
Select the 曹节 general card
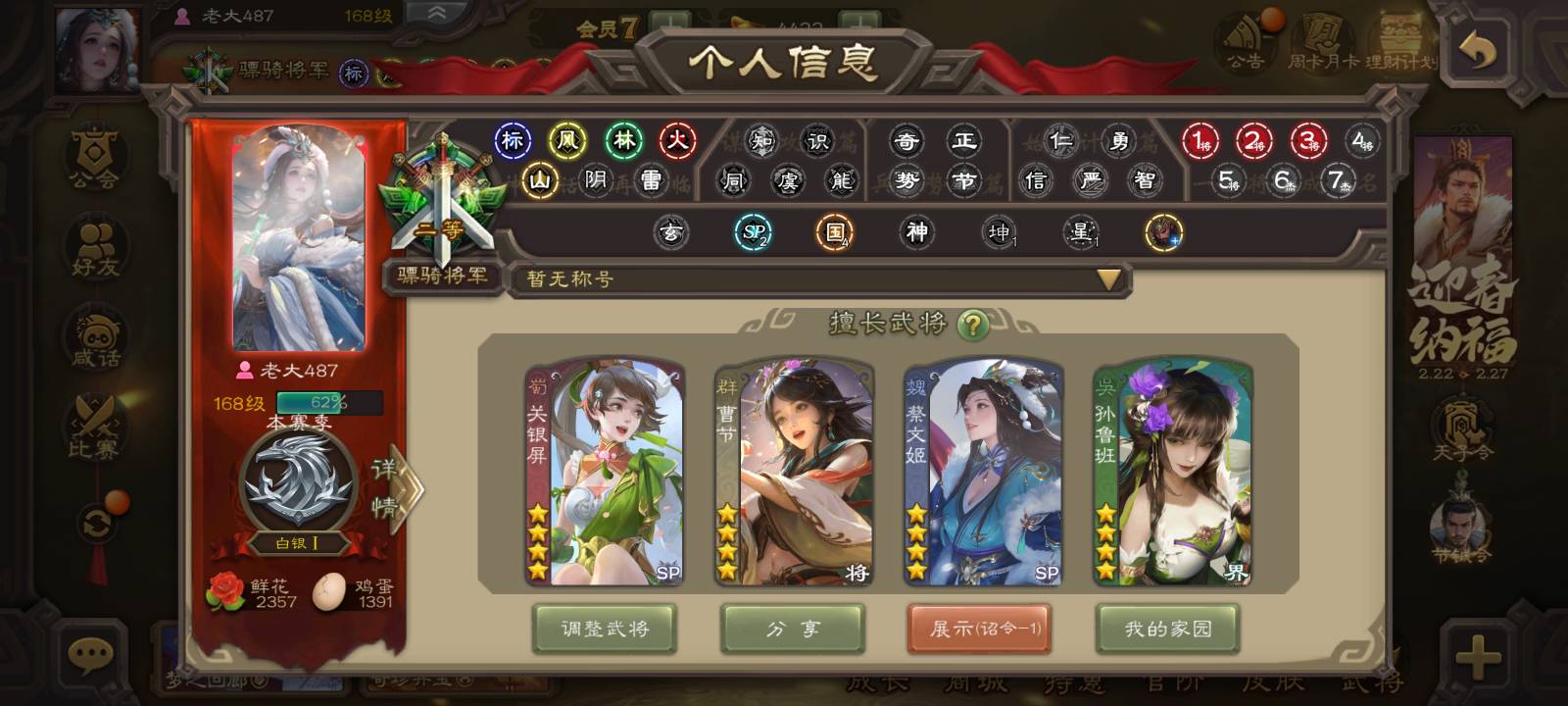tap(794, 473)
